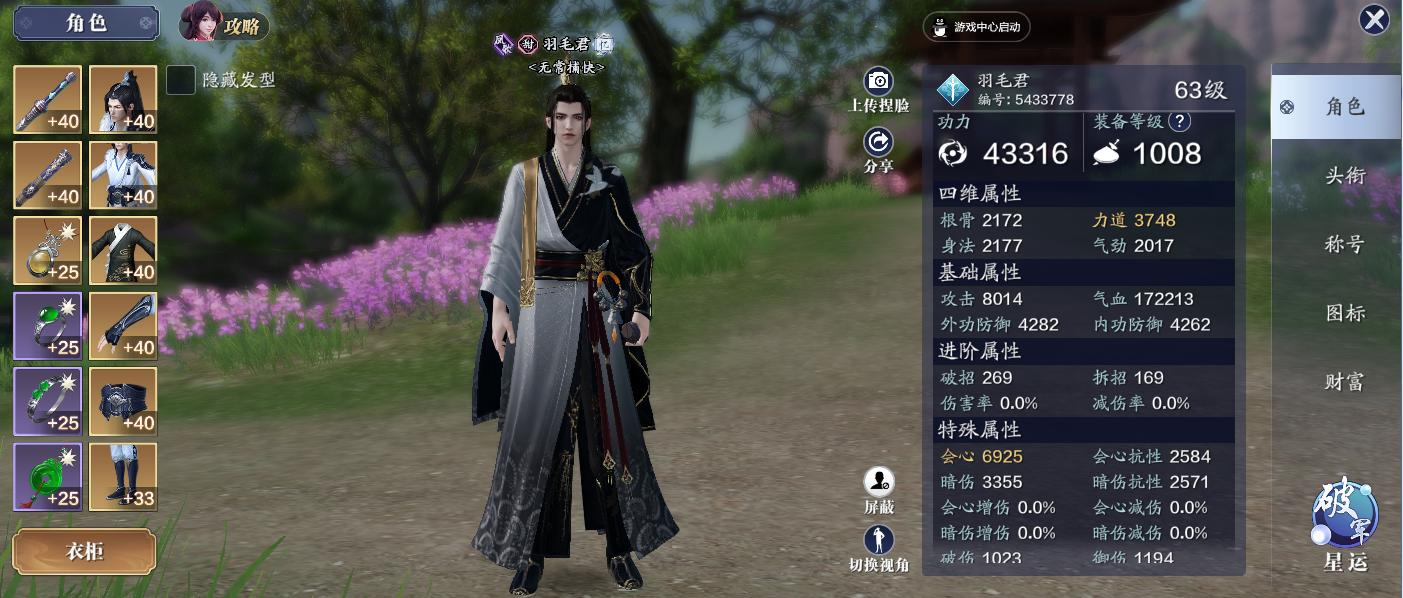1403x598 pixels.
Task: Select the 角色 character side tab
Action: pos(1336,107)
